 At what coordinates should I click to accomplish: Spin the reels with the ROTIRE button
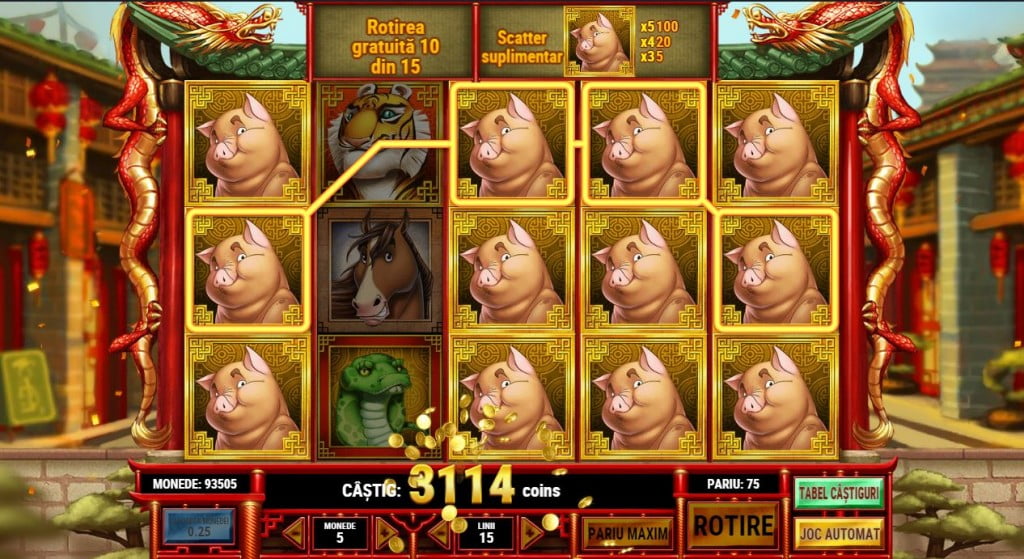tap(733, 525)
